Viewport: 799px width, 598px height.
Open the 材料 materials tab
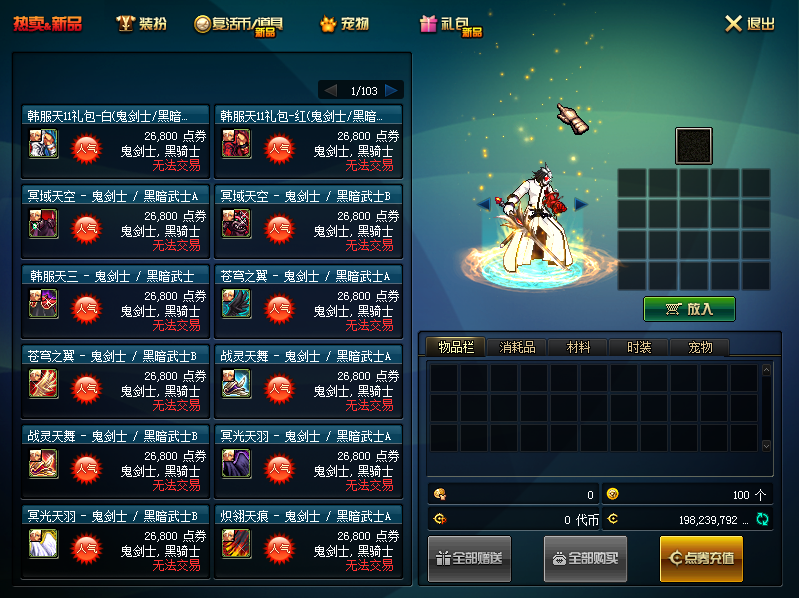pos(578,347)
